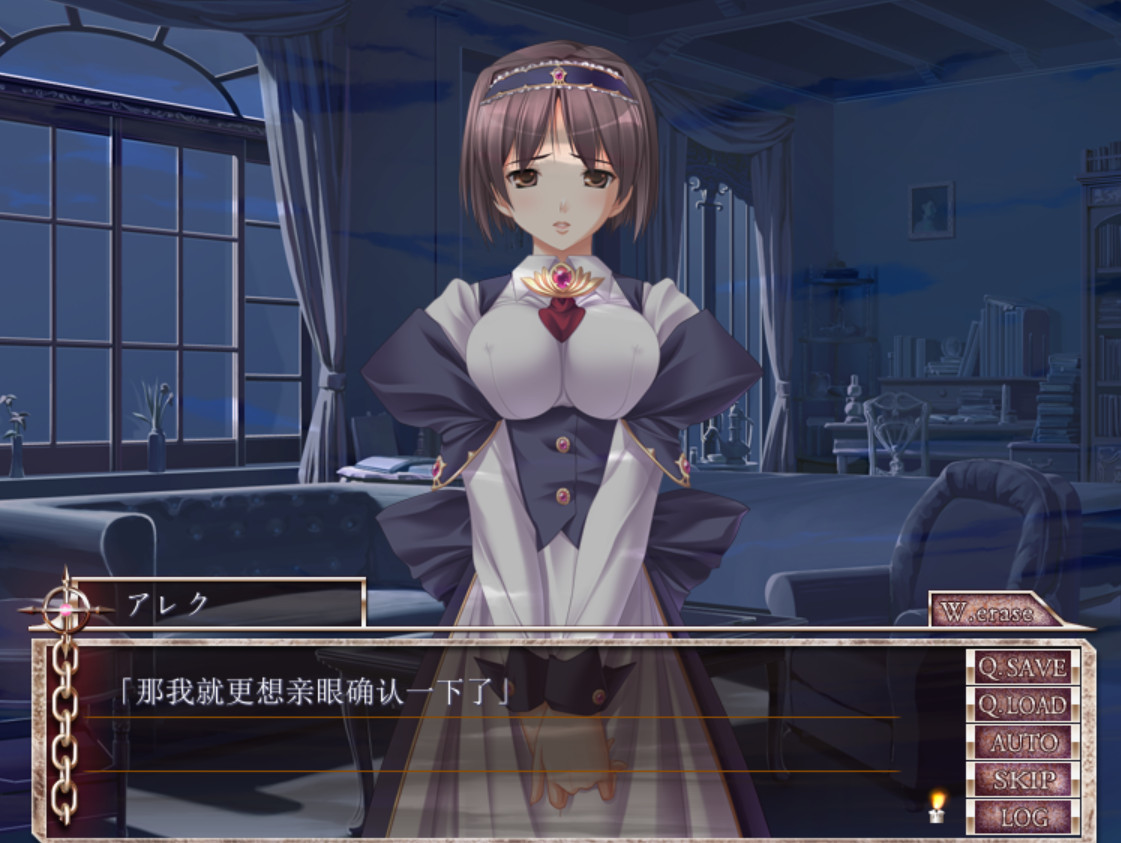Enable AUTO text advance mode
Screen dimensions: 1121x843
(x=1022, y=742)
